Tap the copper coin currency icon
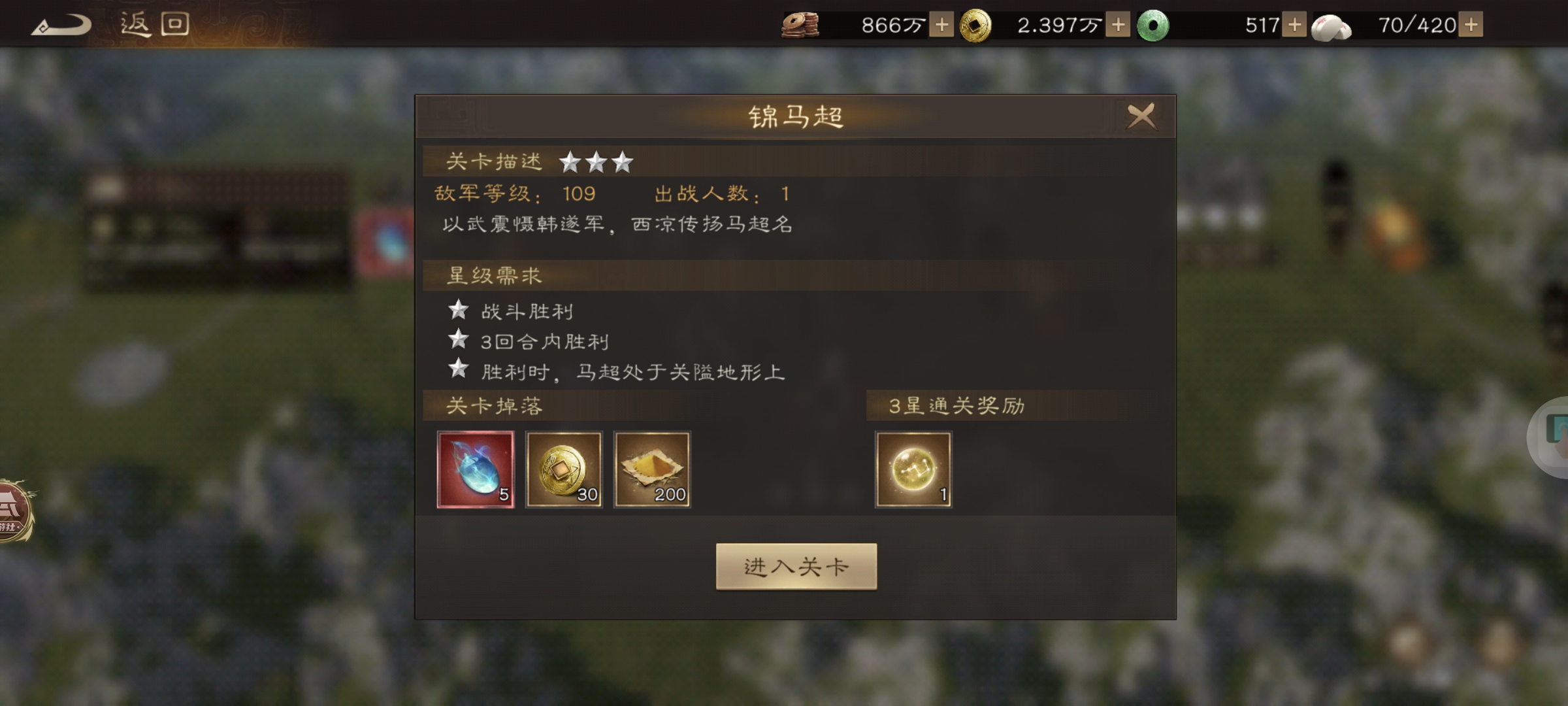The height and width of the screenshot is (706, 1568). click(x=802, y=25)
